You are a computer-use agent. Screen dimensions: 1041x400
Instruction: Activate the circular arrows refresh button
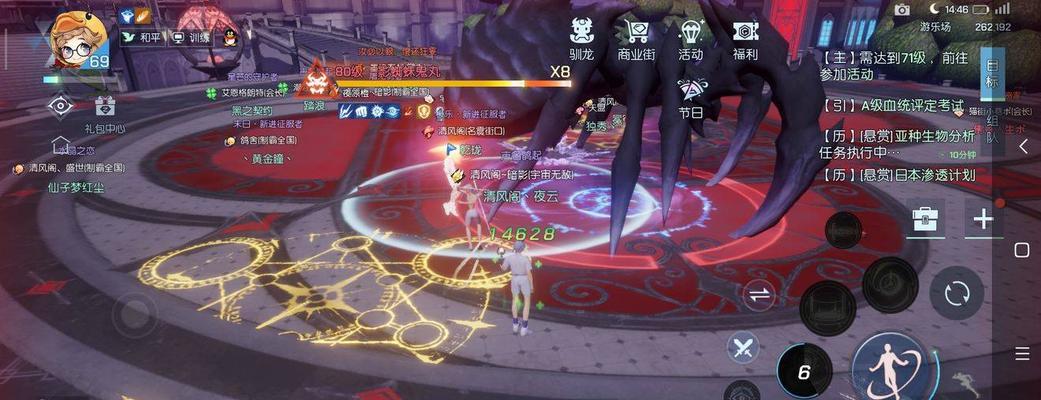coord(956,294)
